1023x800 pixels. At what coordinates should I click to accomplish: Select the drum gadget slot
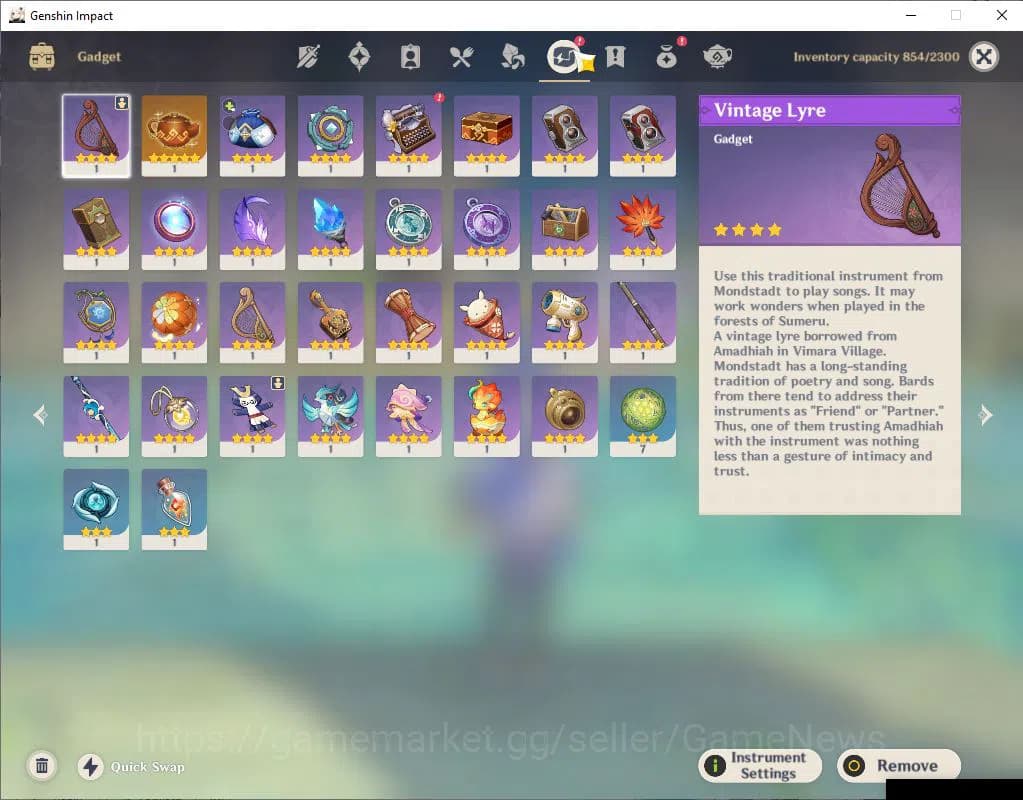(x=408, y=321)
